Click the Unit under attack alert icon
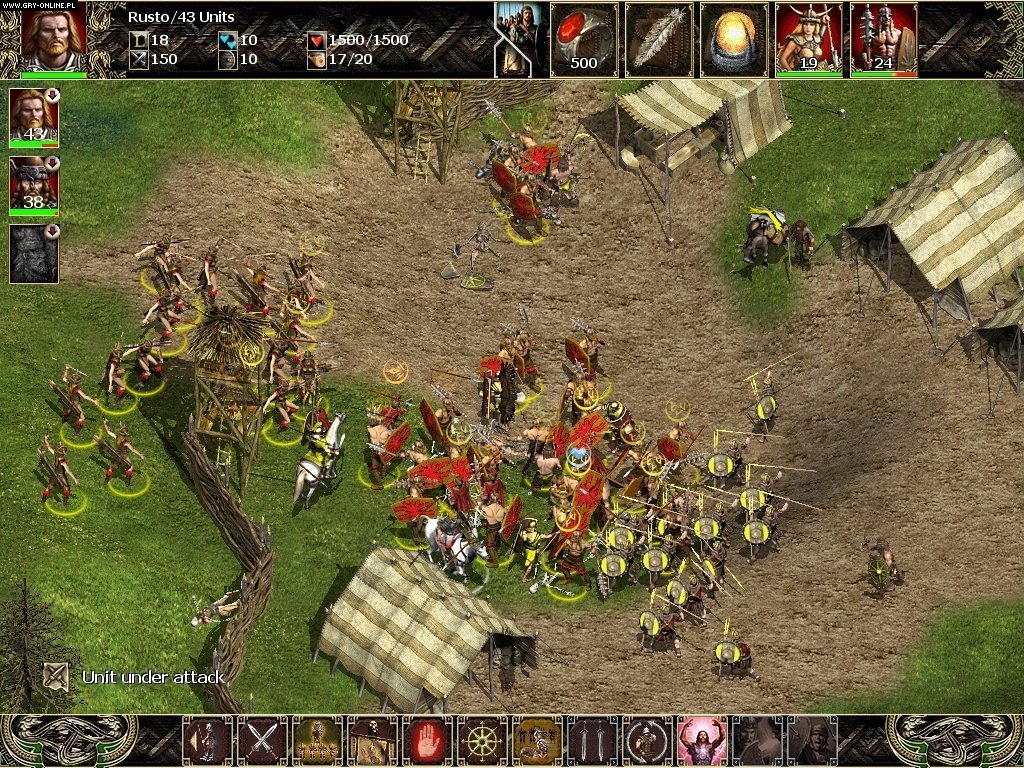1024x768 pixels. [x=57, y=676]
